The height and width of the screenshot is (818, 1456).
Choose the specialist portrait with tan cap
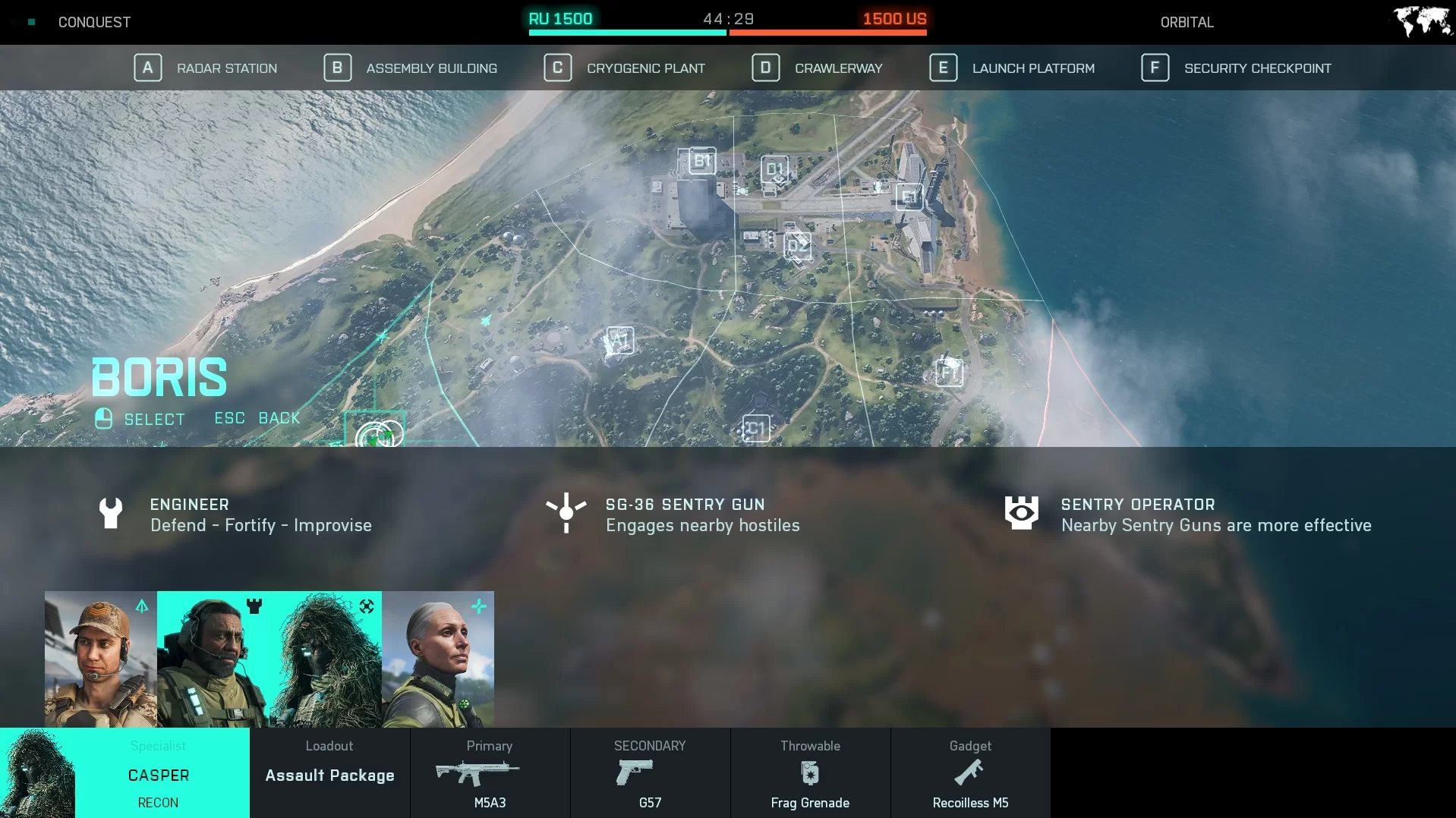coord(101,659)
